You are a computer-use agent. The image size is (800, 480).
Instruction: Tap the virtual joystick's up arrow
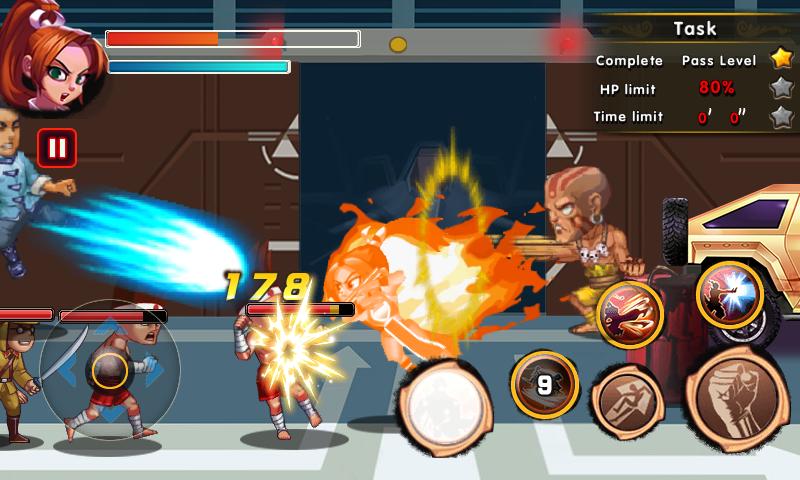point(109,327)
